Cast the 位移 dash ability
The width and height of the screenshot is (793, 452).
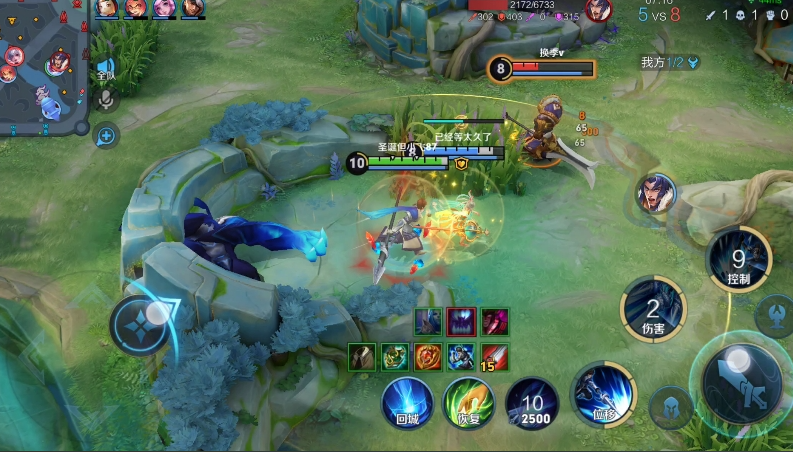(x=604, y=393)
